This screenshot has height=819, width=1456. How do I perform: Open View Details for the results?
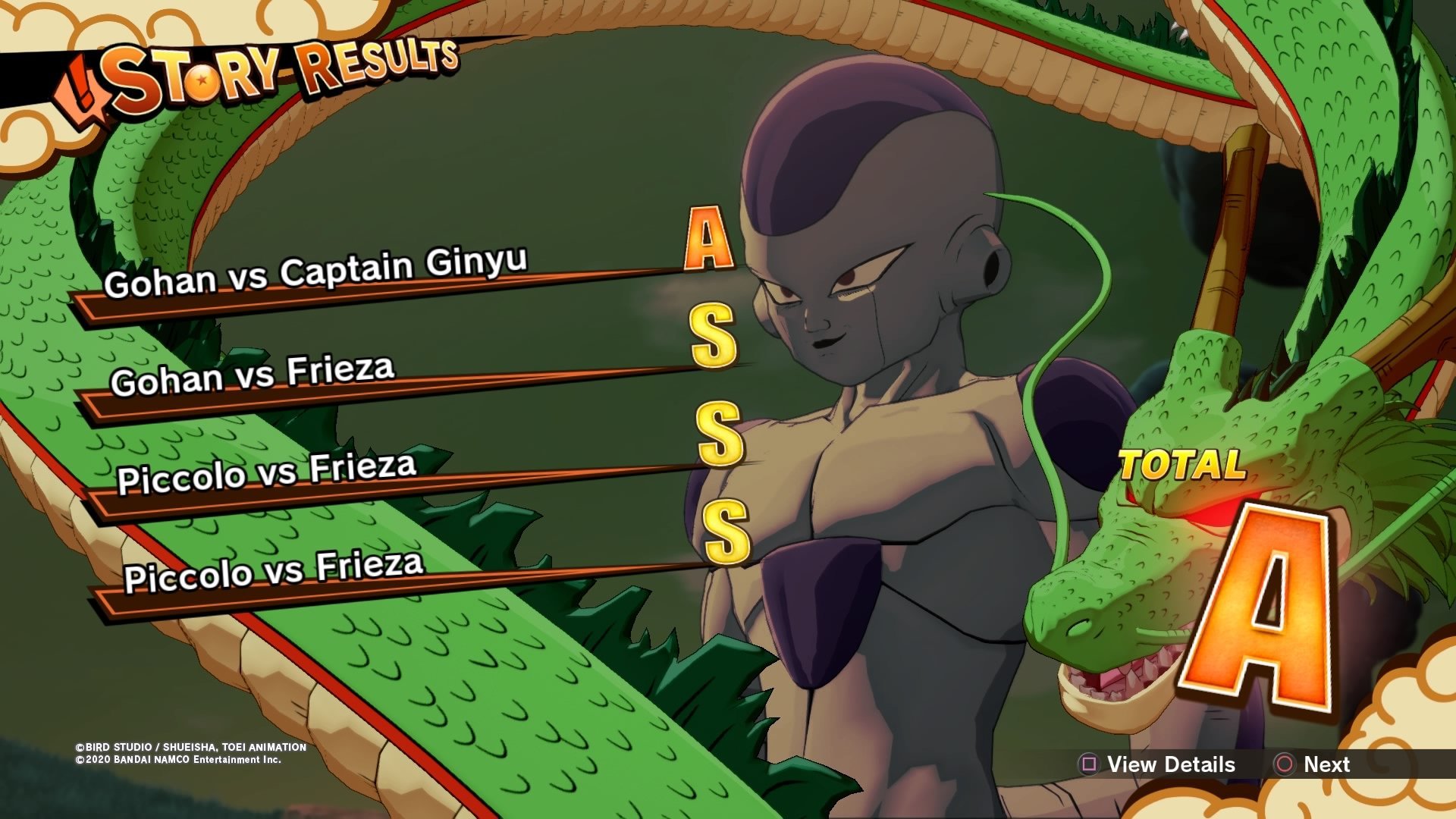point(1158,764)
